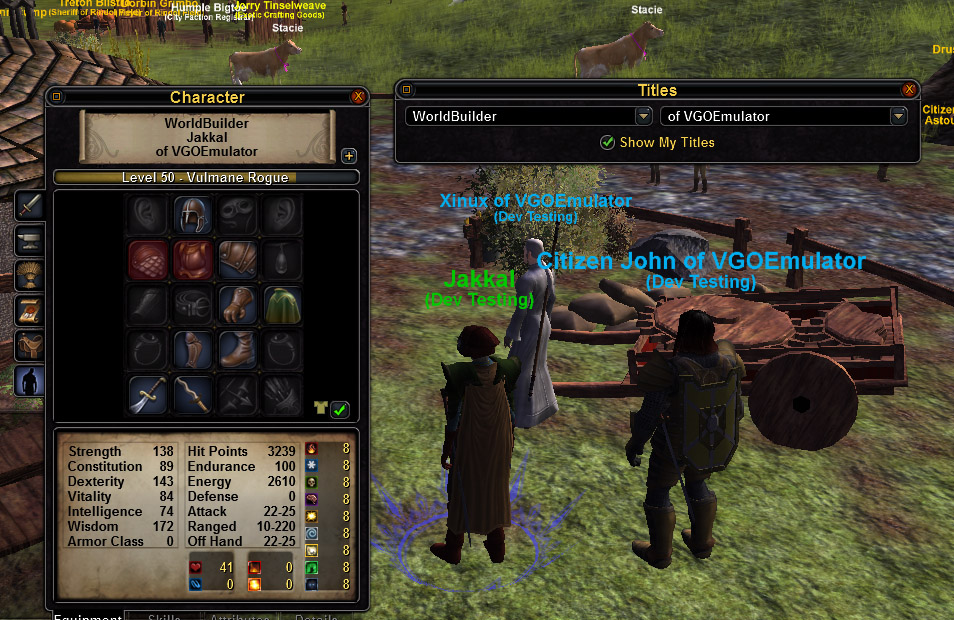Open the of VGOEmulator suffix dropdown
This screenshot has height=620, width=954.
pos(897,116)
